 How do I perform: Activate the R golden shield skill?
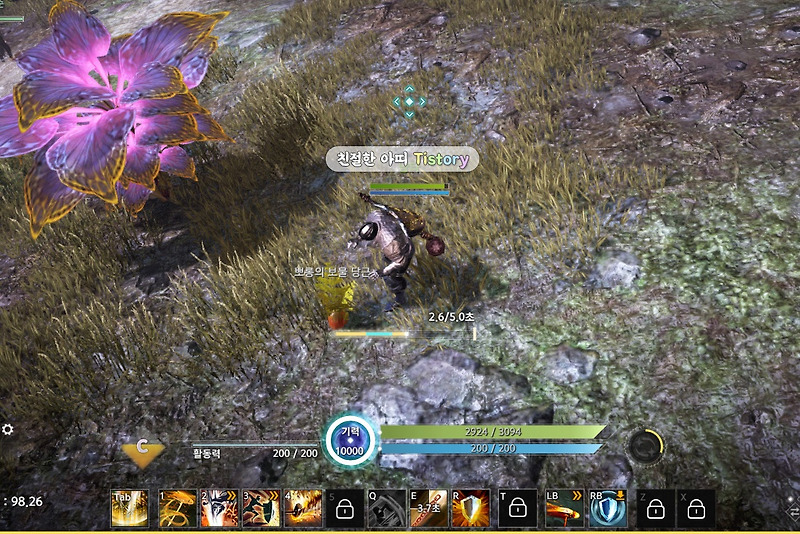click(470, 509)
